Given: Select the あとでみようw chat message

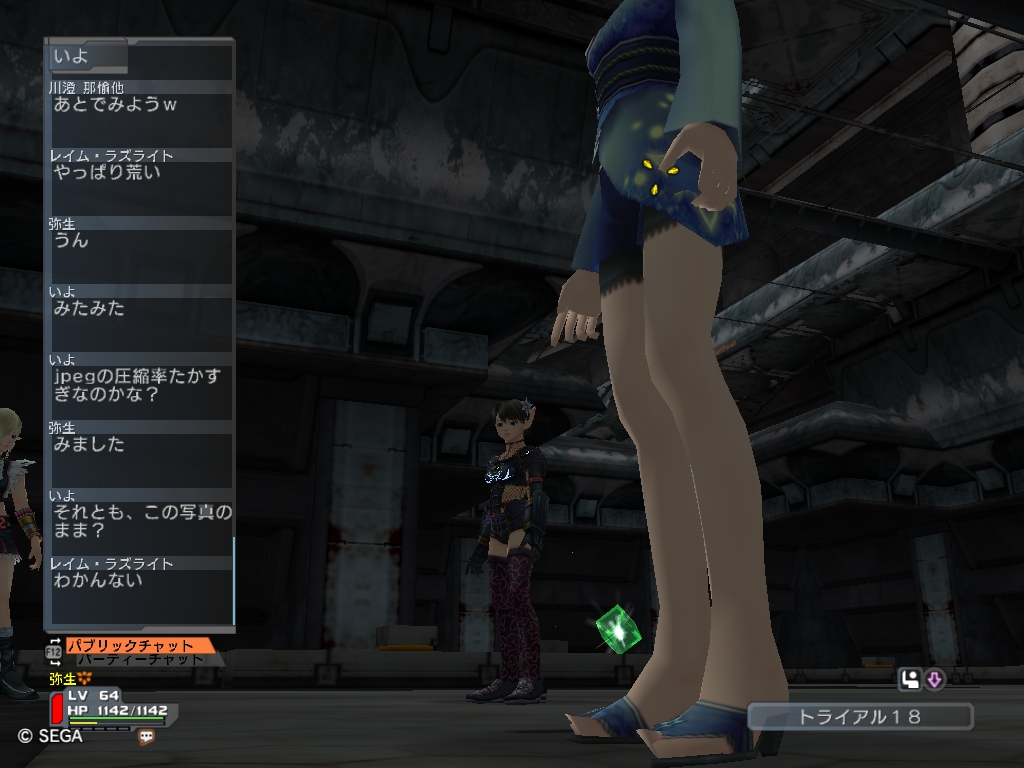Looking at the screenshot, I should [x=114, y=104].
